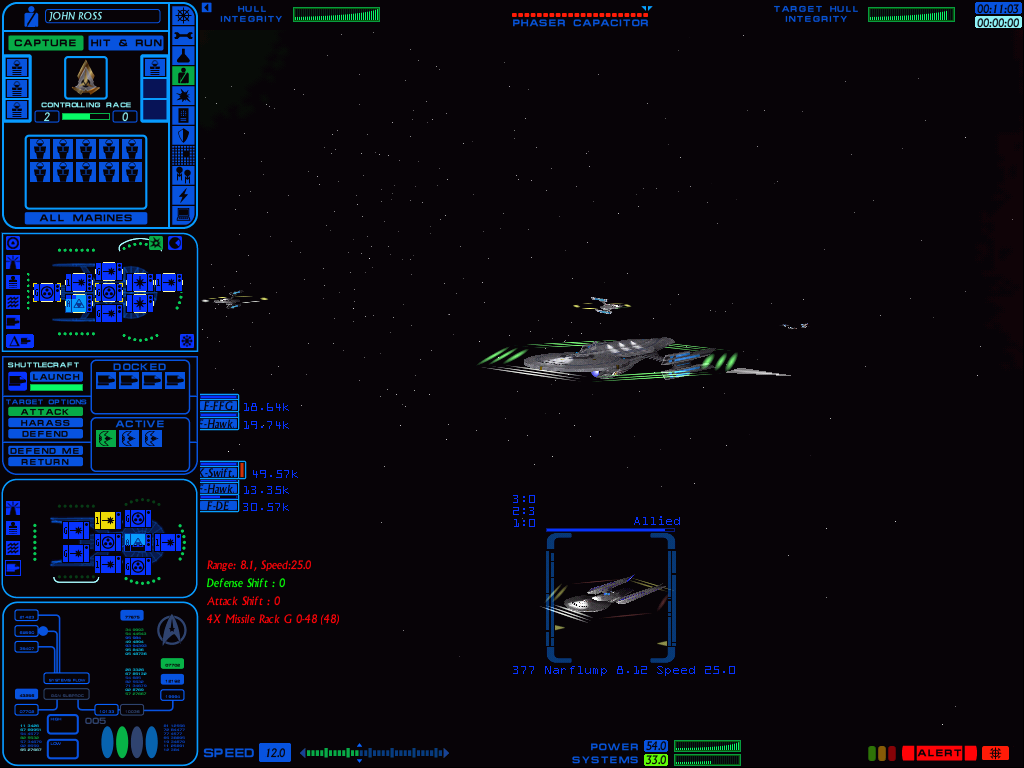Order shuttles to Defend Me
This screenshot has height=768, width=1024.
click(46, 451)
